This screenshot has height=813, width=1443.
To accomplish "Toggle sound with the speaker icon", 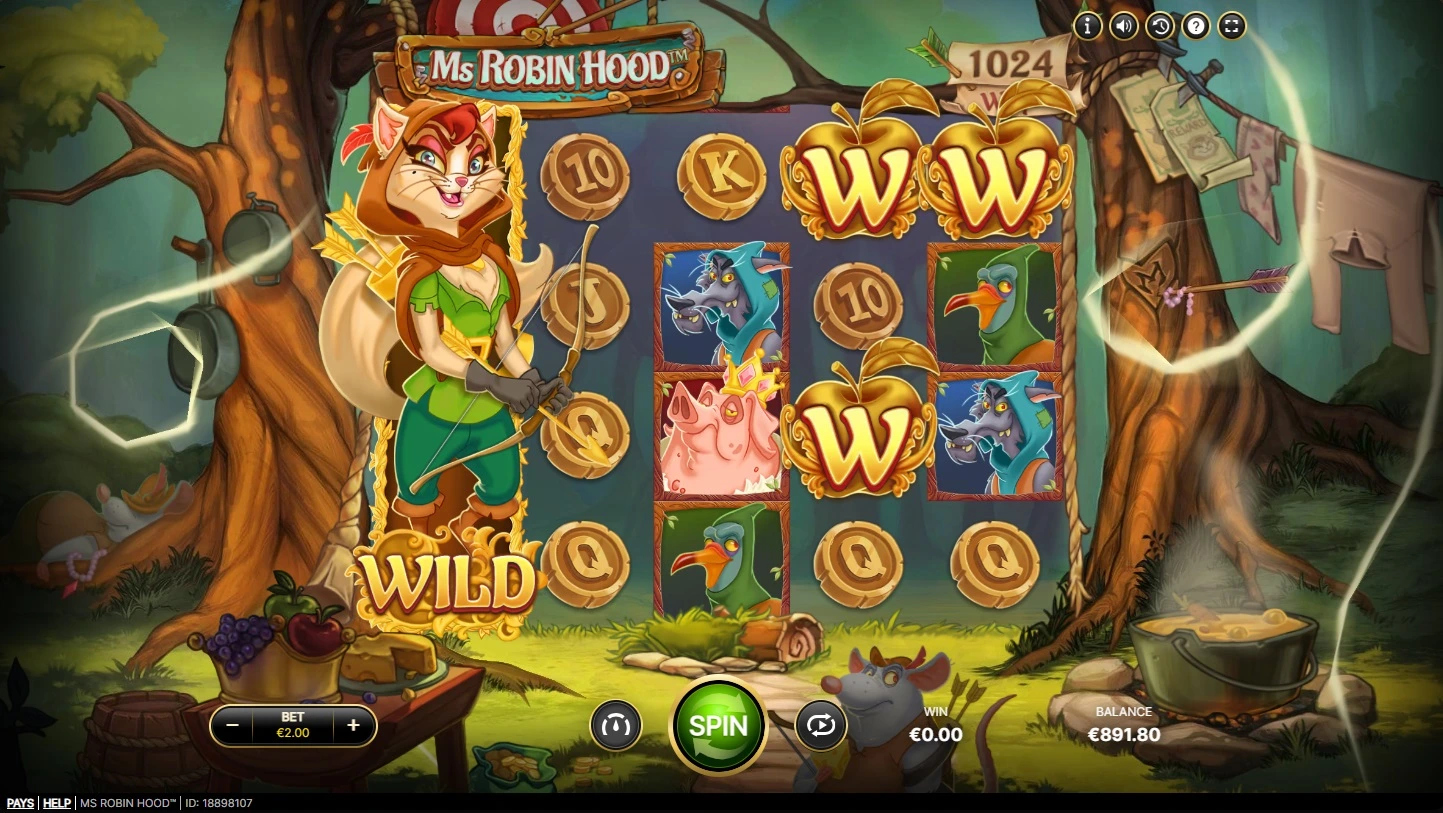I will (x=1124, y=26).
